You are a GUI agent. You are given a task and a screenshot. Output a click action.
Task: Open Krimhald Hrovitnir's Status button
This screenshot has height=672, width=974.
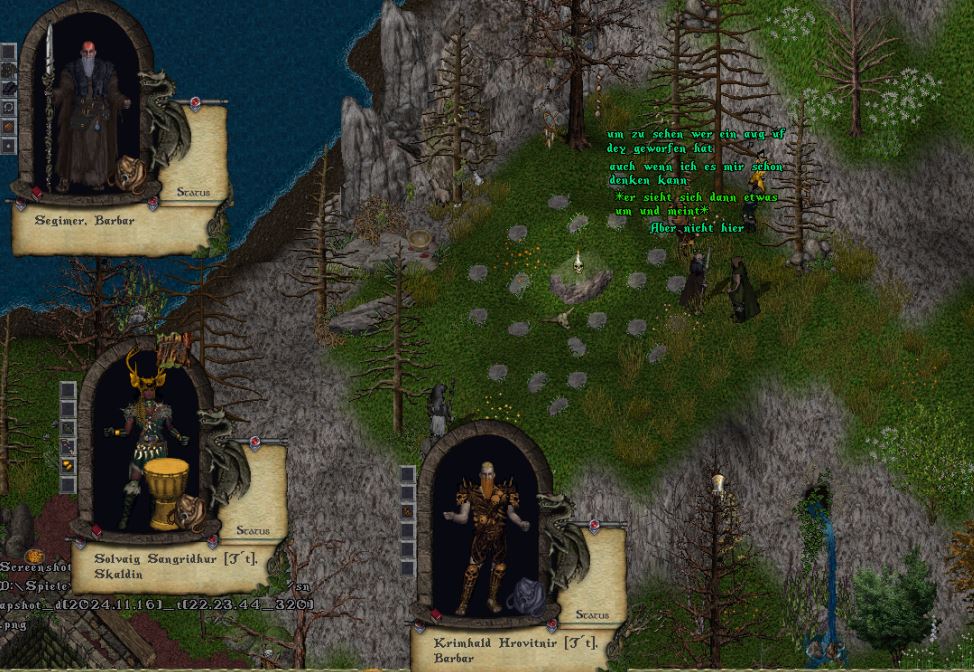(x=593, y=615)
